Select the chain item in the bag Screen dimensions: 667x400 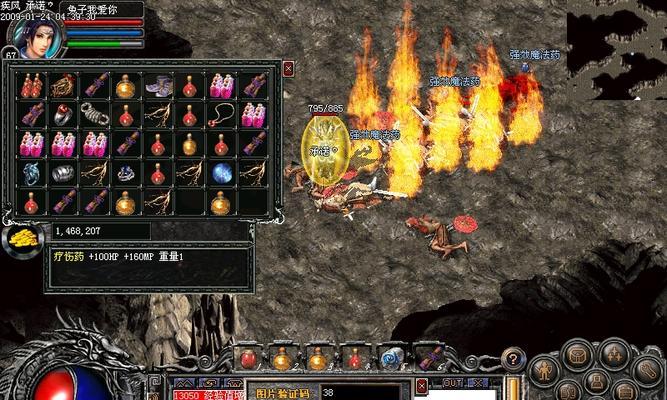pyautogui.click(x=96, y=114)
